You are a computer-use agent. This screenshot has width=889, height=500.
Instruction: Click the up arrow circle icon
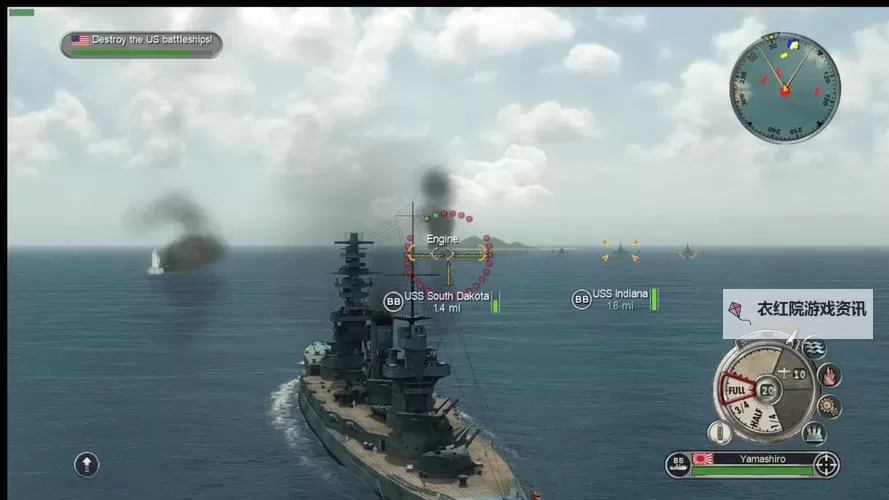pyautogui.click(x=87, y=464)
